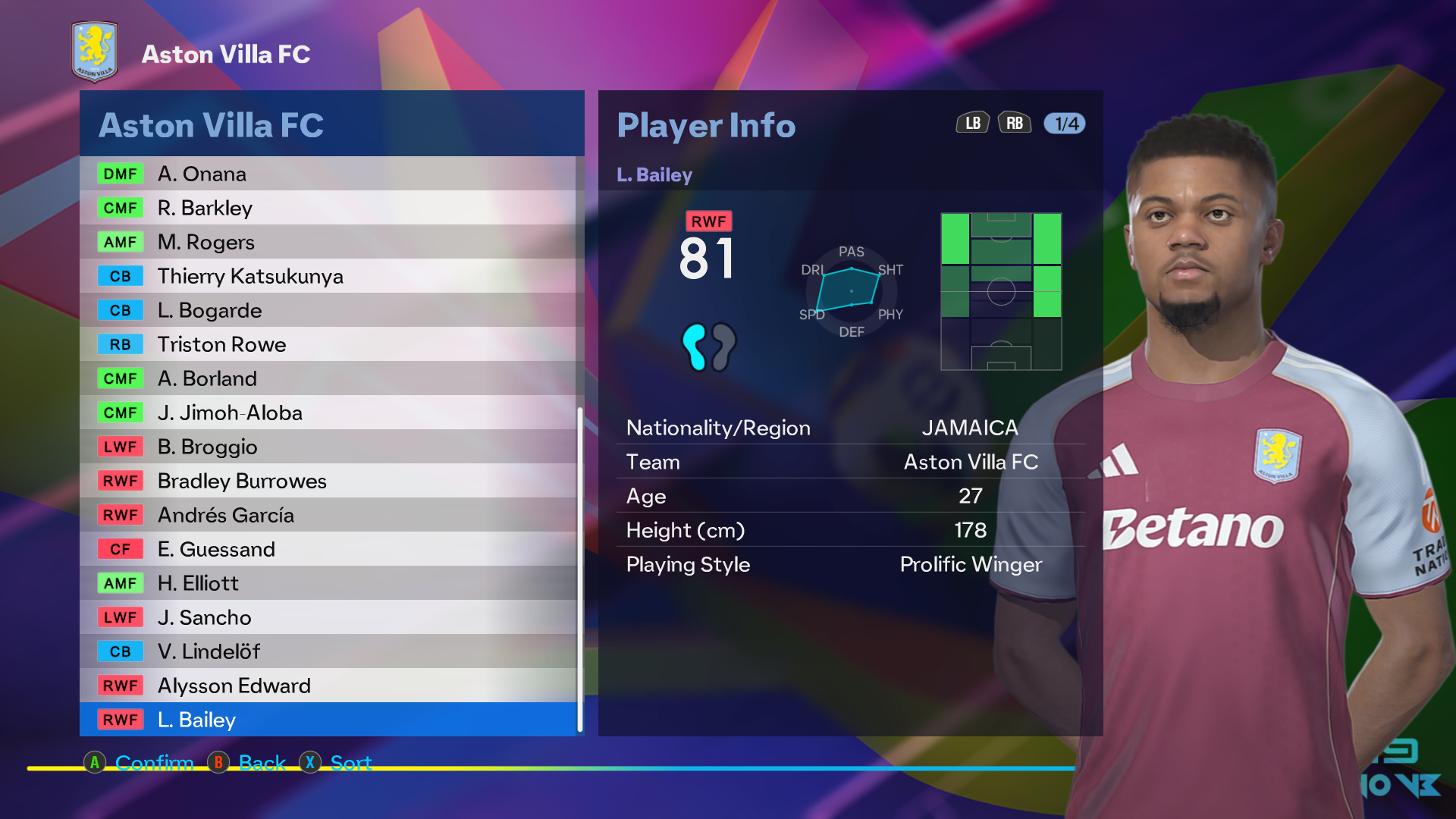1456x819 pixels.
Task: Select M. Rogers row
Action: [328, 242]
